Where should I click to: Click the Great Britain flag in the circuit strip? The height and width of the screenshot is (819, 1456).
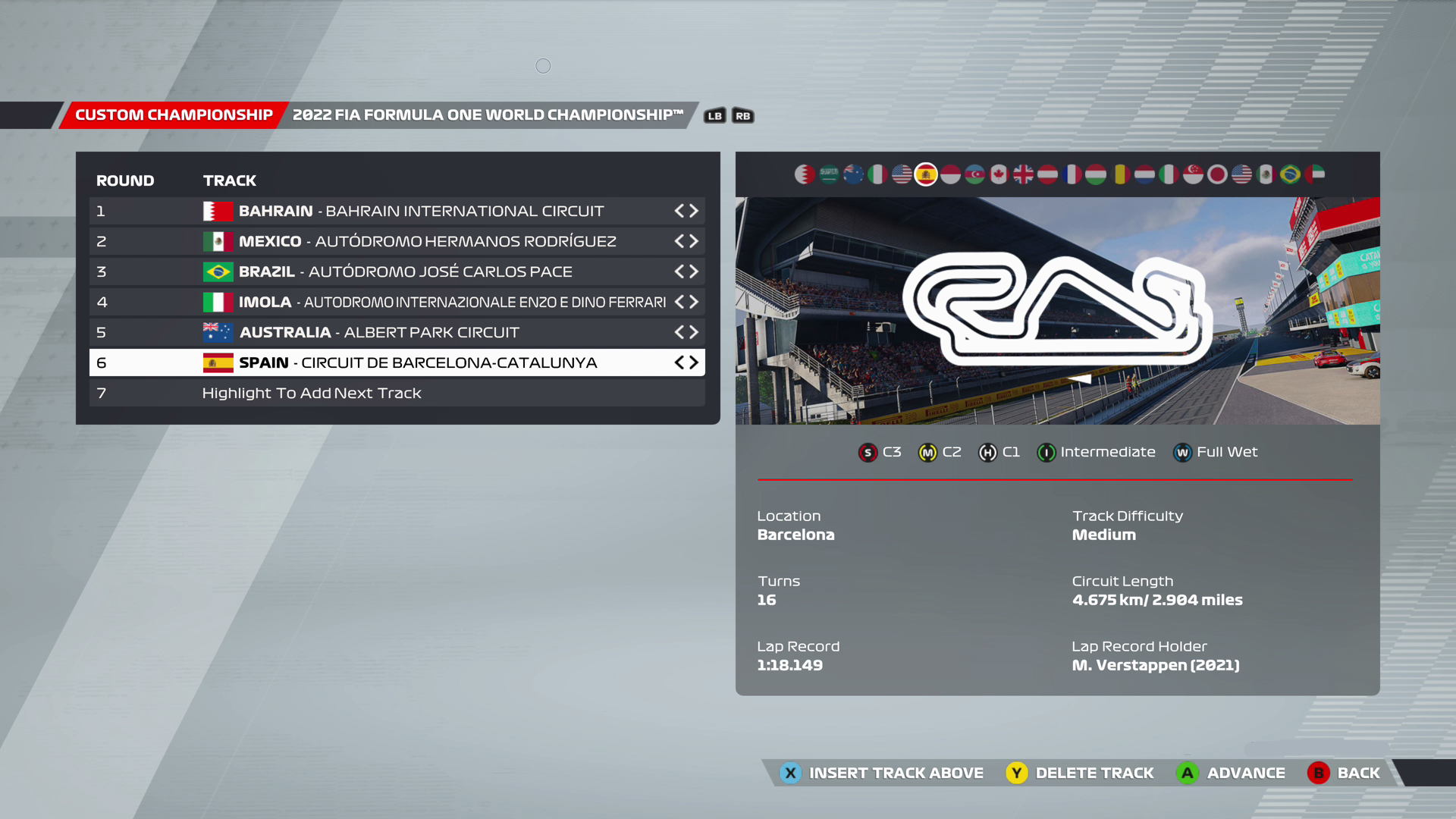coord(1024,174)
